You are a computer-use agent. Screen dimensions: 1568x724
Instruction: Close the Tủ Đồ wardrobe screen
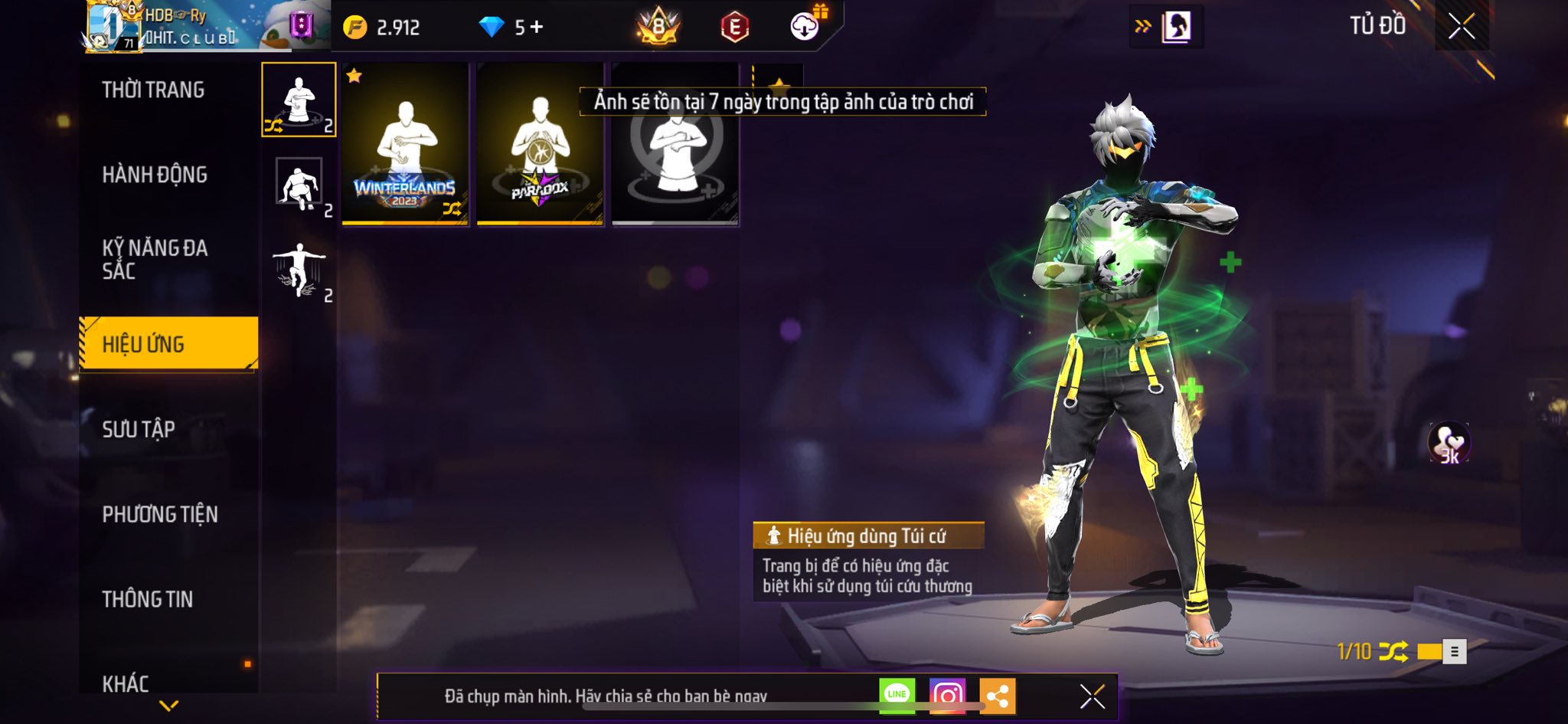[1461, 27]
